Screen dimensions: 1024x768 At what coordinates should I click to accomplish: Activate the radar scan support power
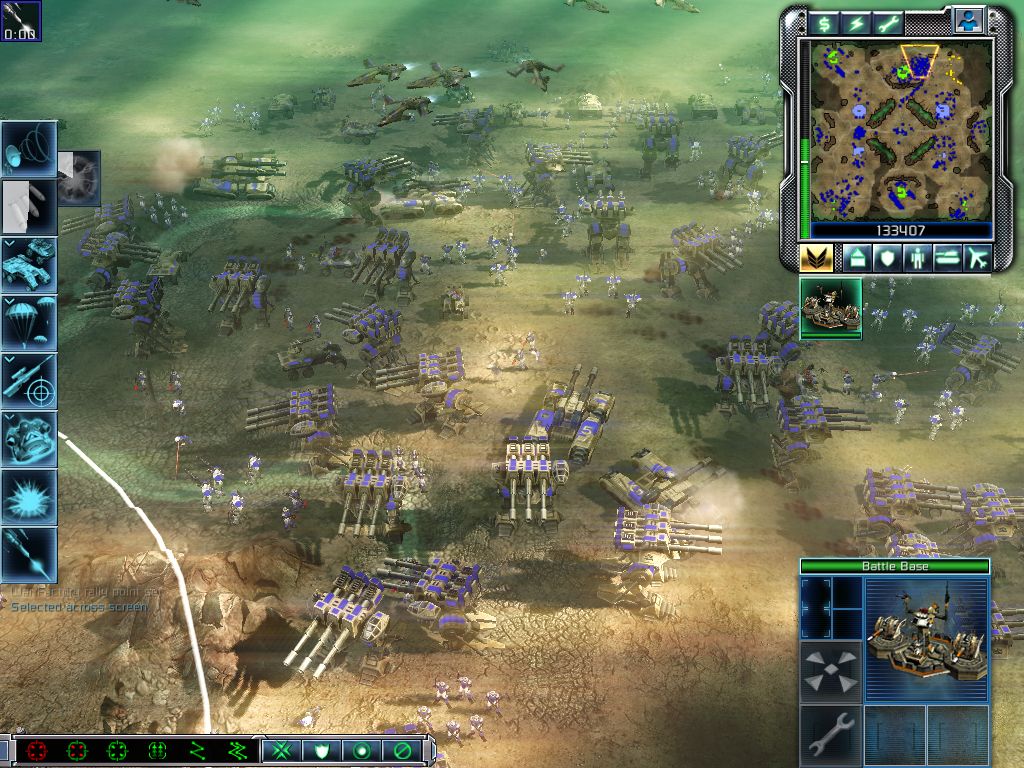[29, 150]
